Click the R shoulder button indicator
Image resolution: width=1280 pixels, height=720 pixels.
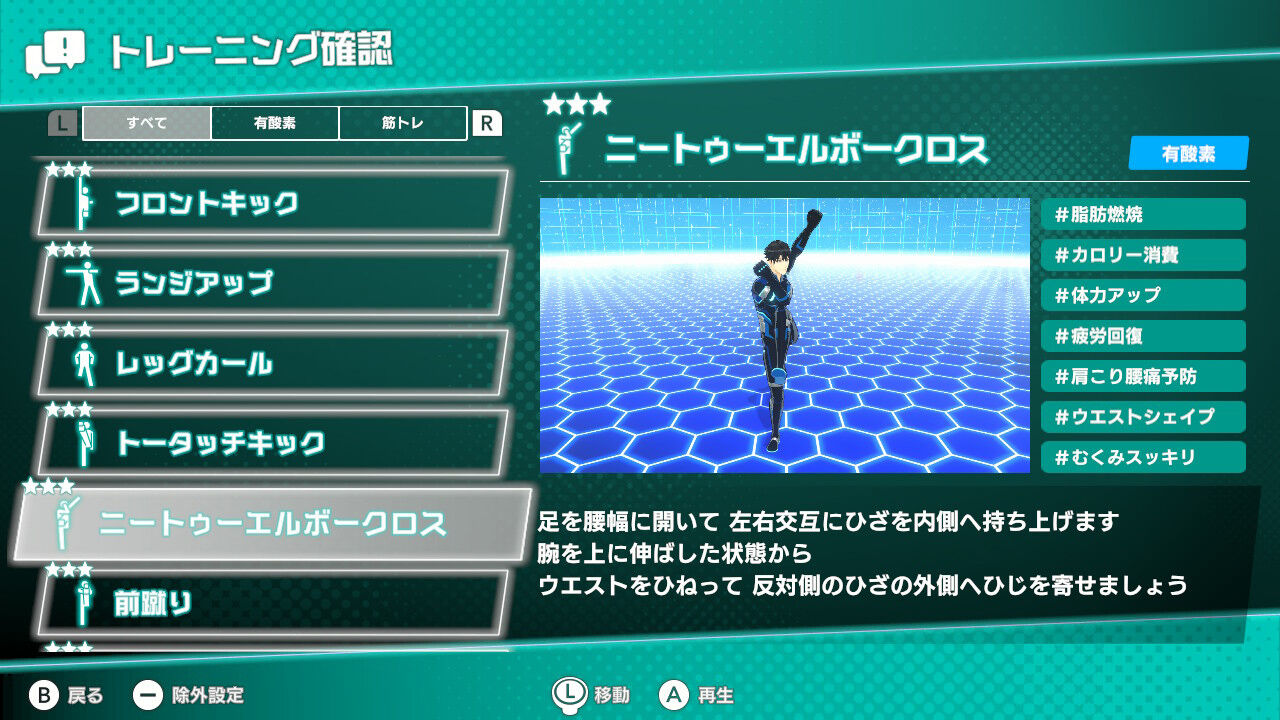[488, 124]
